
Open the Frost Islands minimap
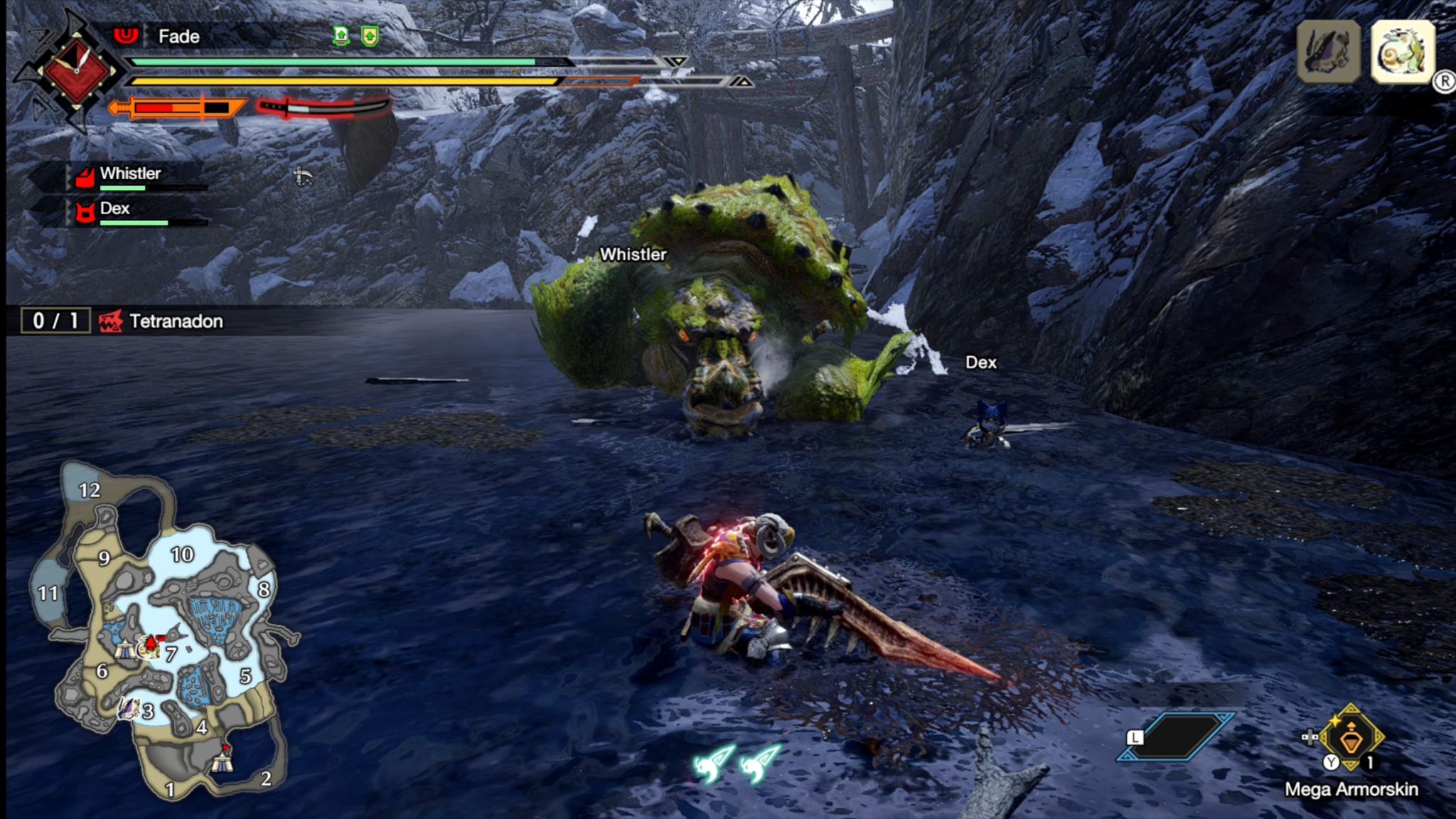165,633
